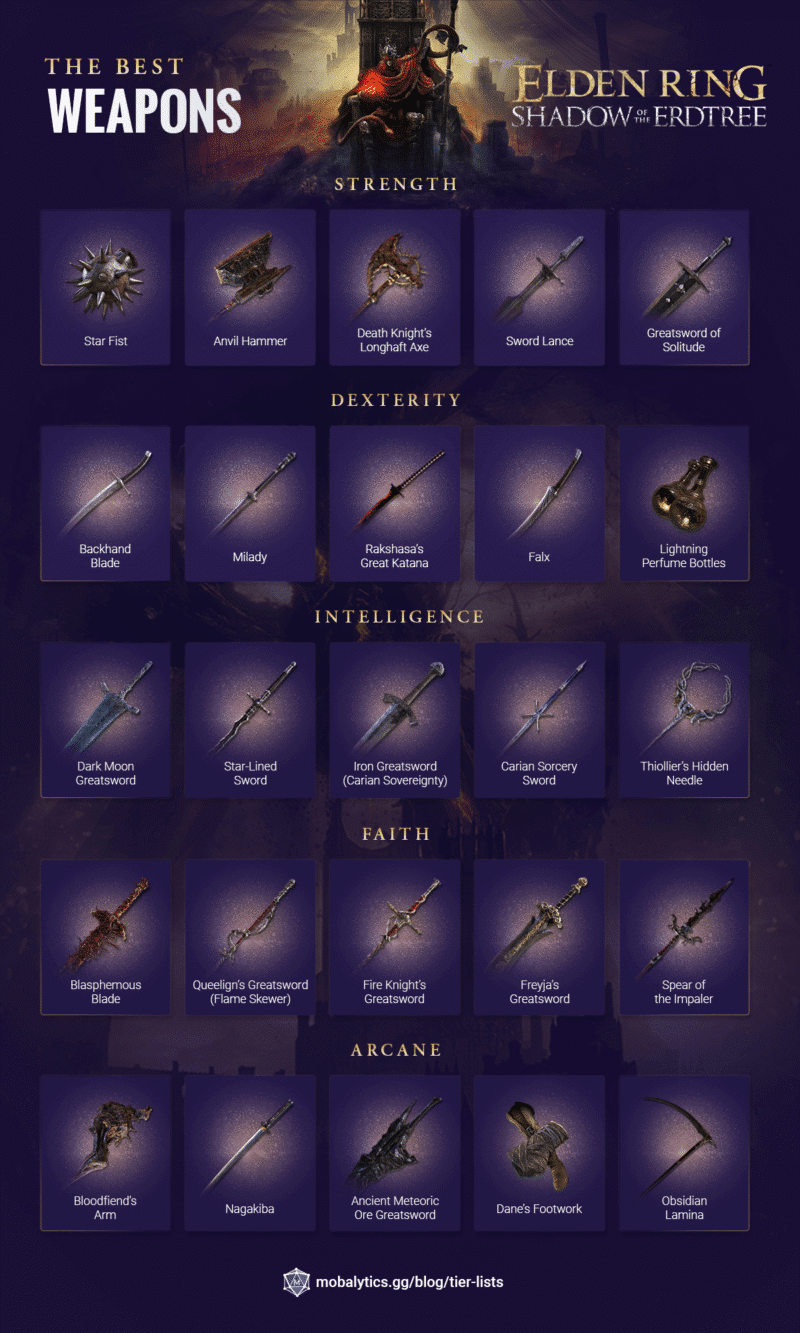
Task: Select the Dark Moon Greatsword tile
Action: pos(105,720)
